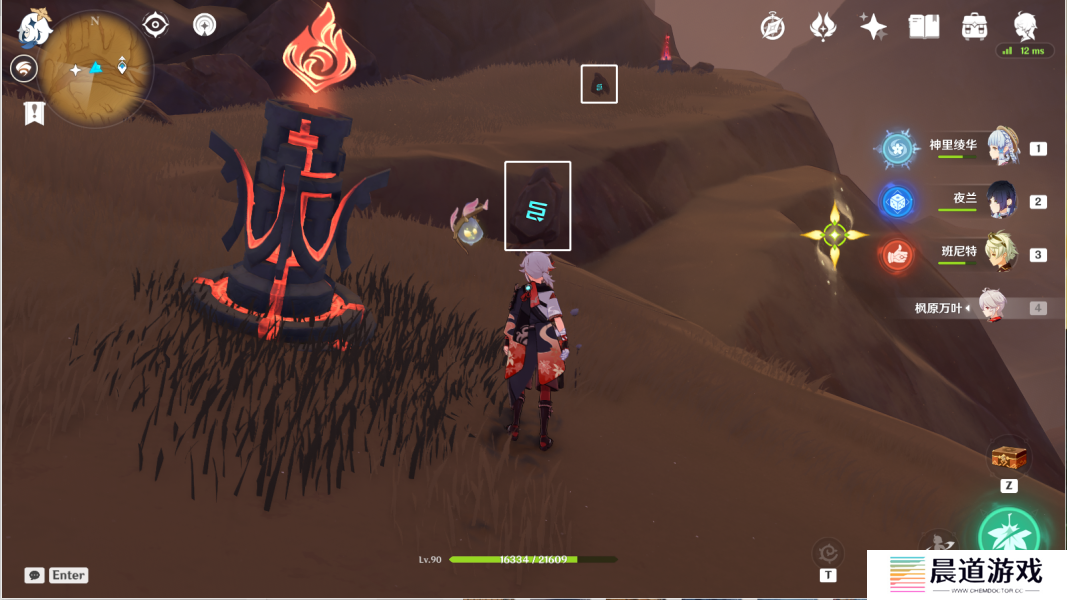Use the treasure chest gadget
This screenshot has width=1067, height=600.
point(1009,458)
